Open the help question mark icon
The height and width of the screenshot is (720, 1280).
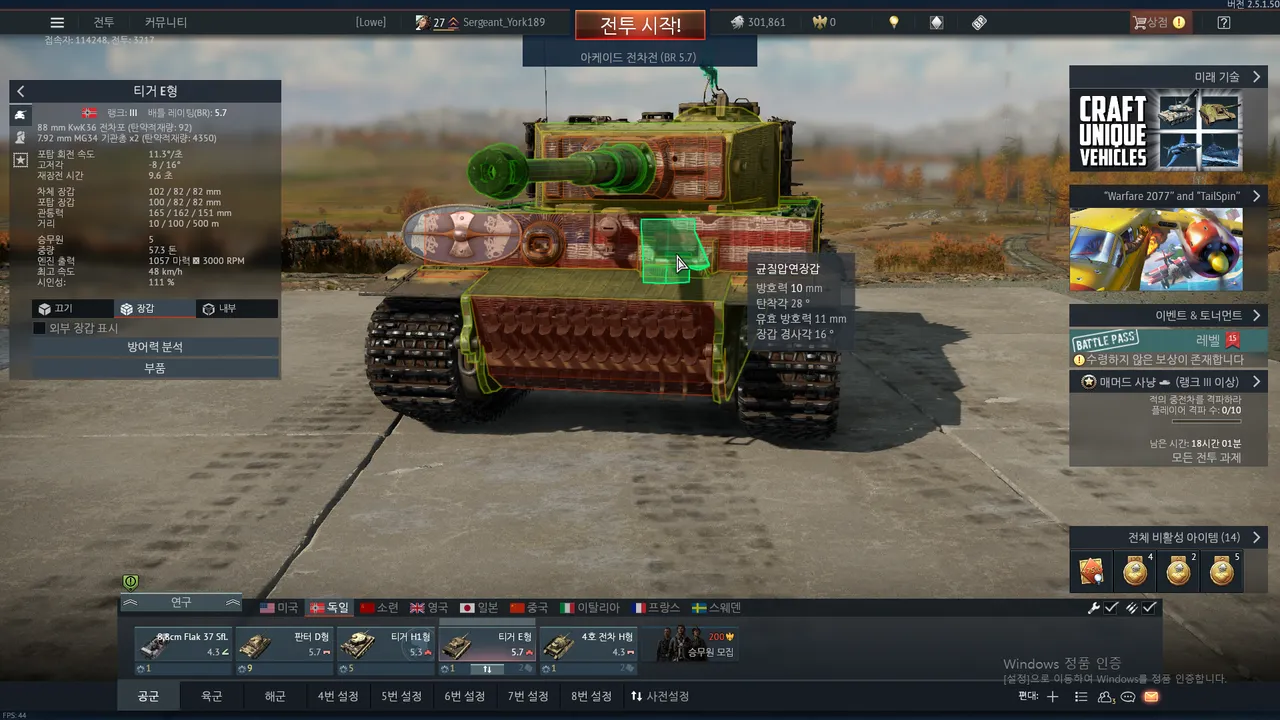(x=1224, y=23)
